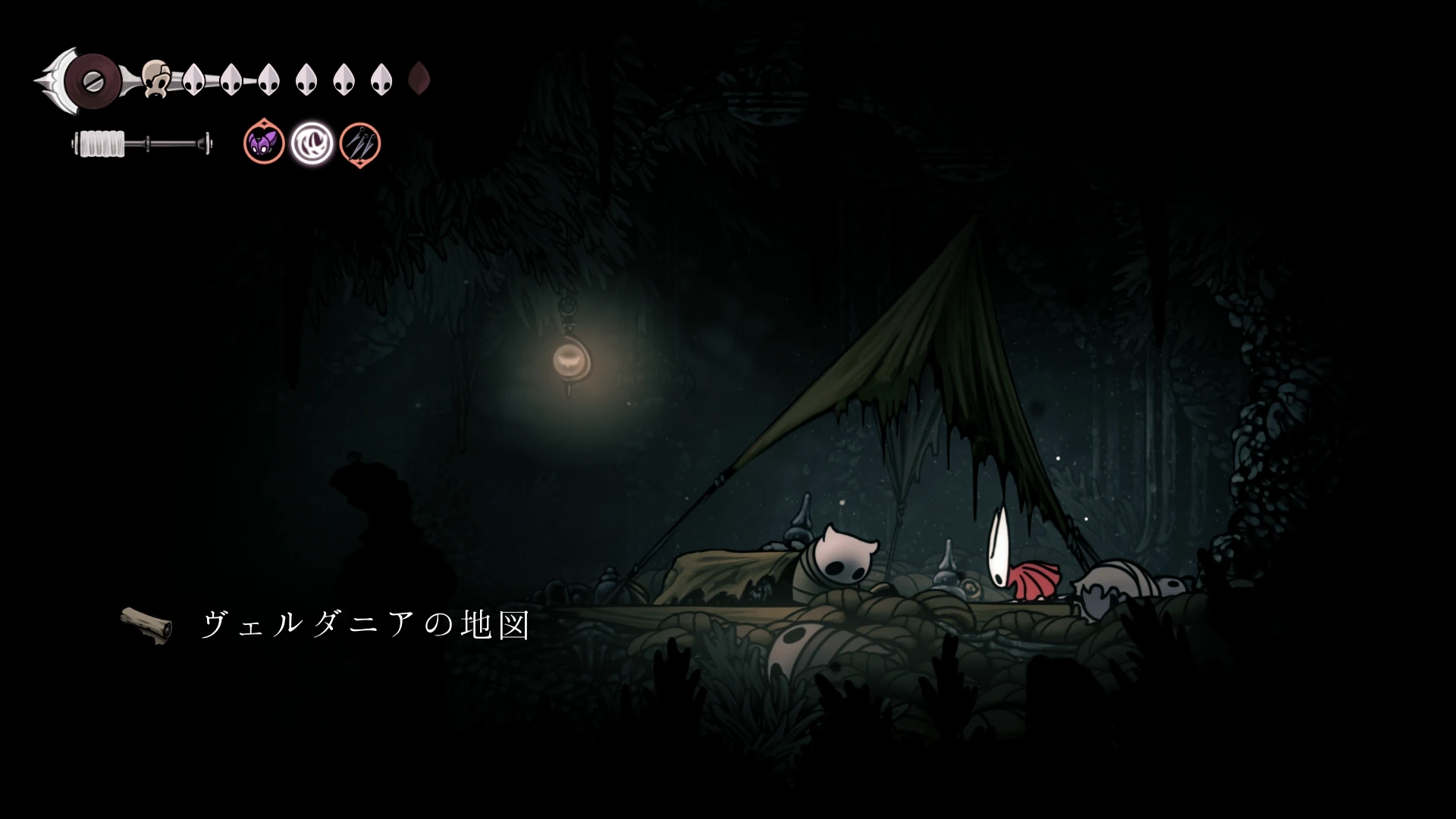Click the crest emblem on the HUD

(93, 80)
